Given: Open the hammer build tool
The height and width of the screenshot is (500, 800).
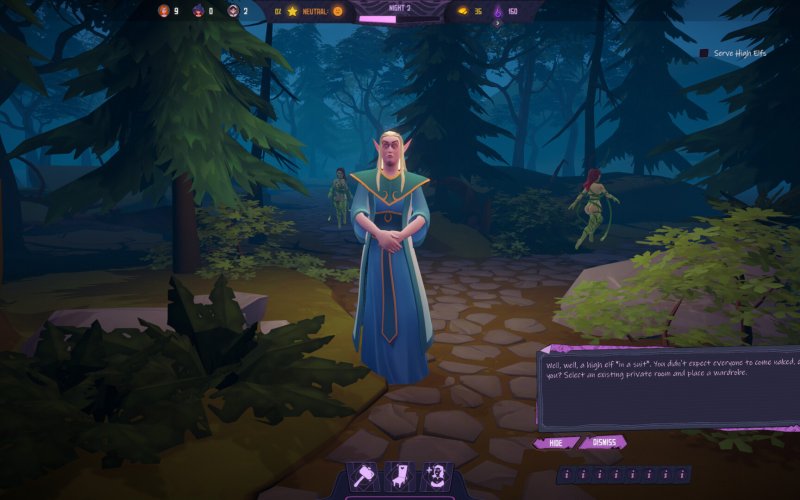Looking at the screenshot, I should [x=363, y=477].
